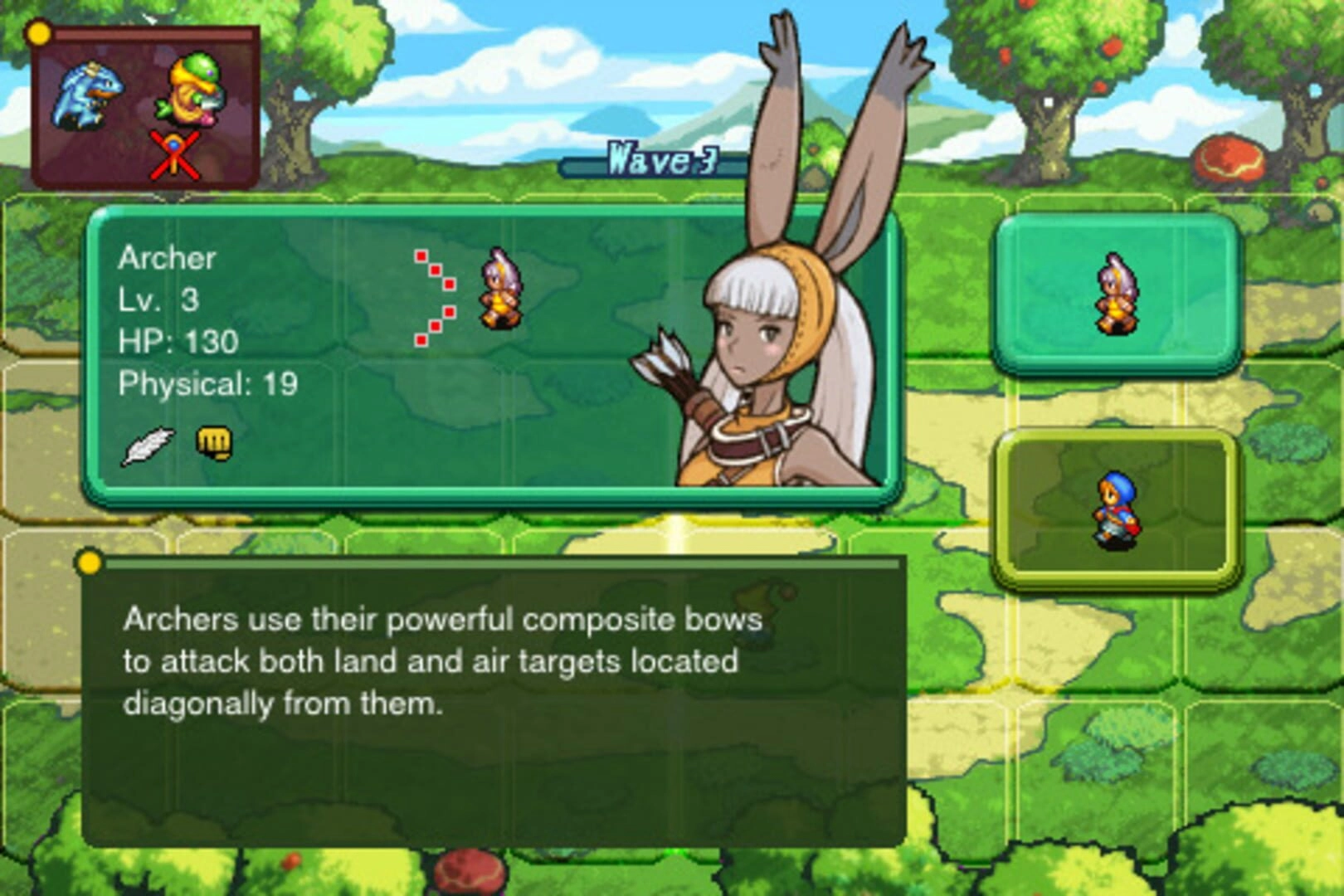This screenshot has height=896, width=1344.
Task: Tap the Archer description text box
Action: coord(493,702)
